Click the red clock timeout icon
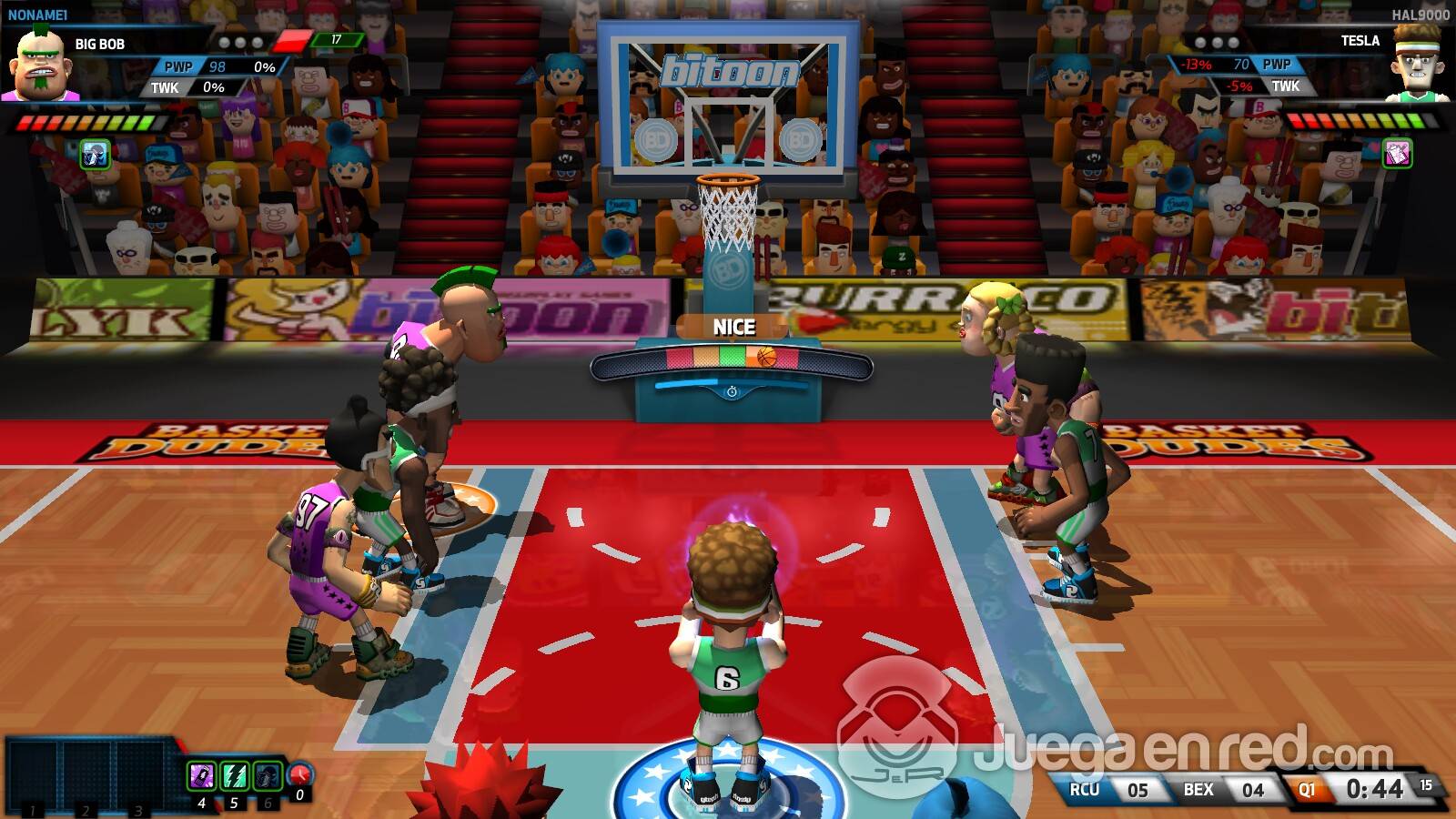Screen dimensions: 1456x819 tap(300, 775)
